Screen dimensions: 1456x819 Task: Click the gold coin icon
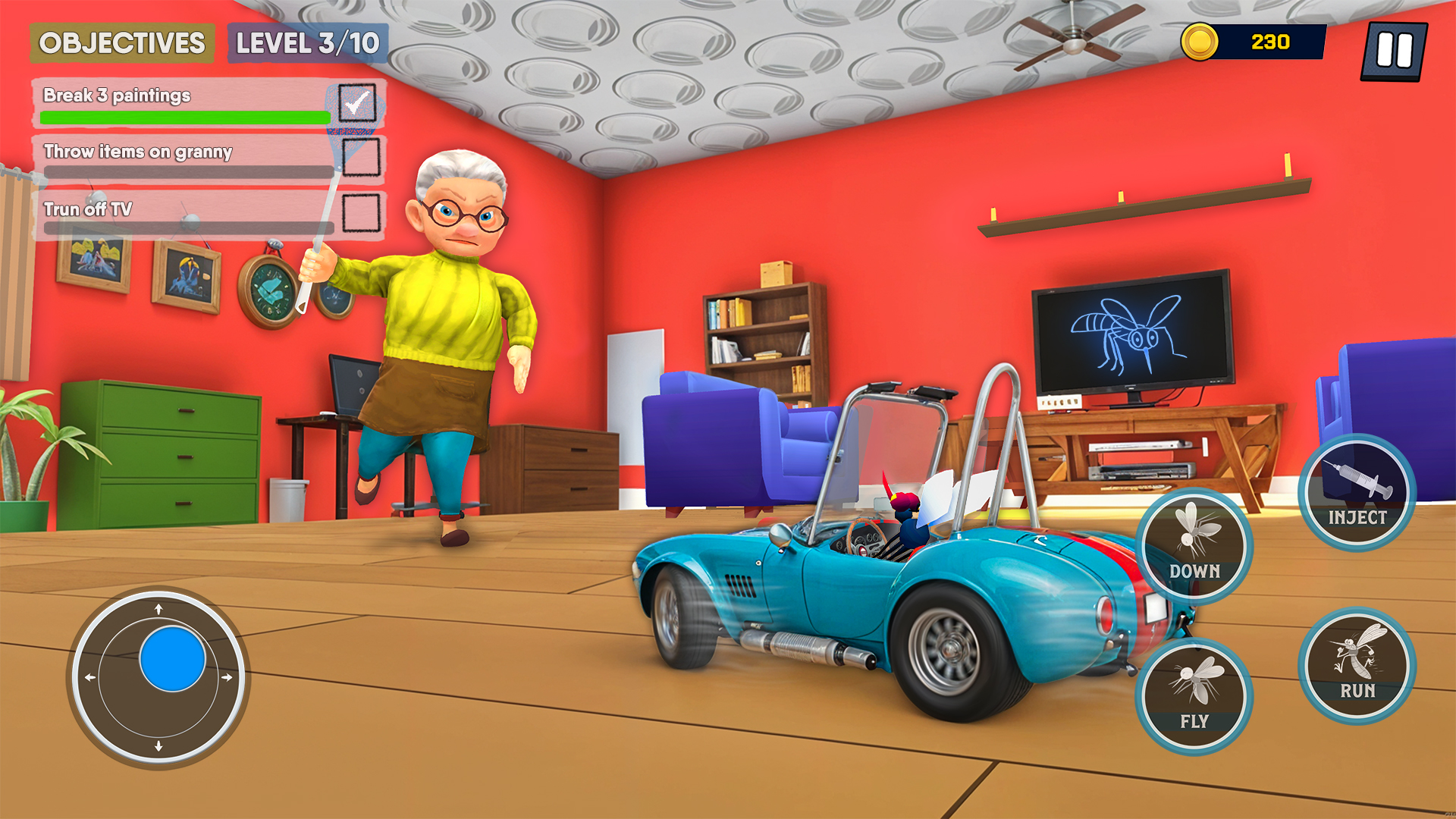coord(1199,42)
